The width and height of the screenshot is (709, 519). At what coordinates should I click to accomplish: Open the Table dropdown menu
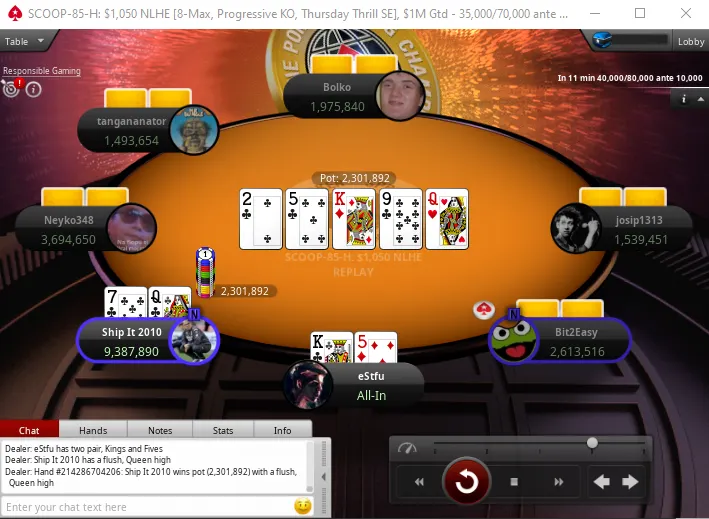click(25, 41)
